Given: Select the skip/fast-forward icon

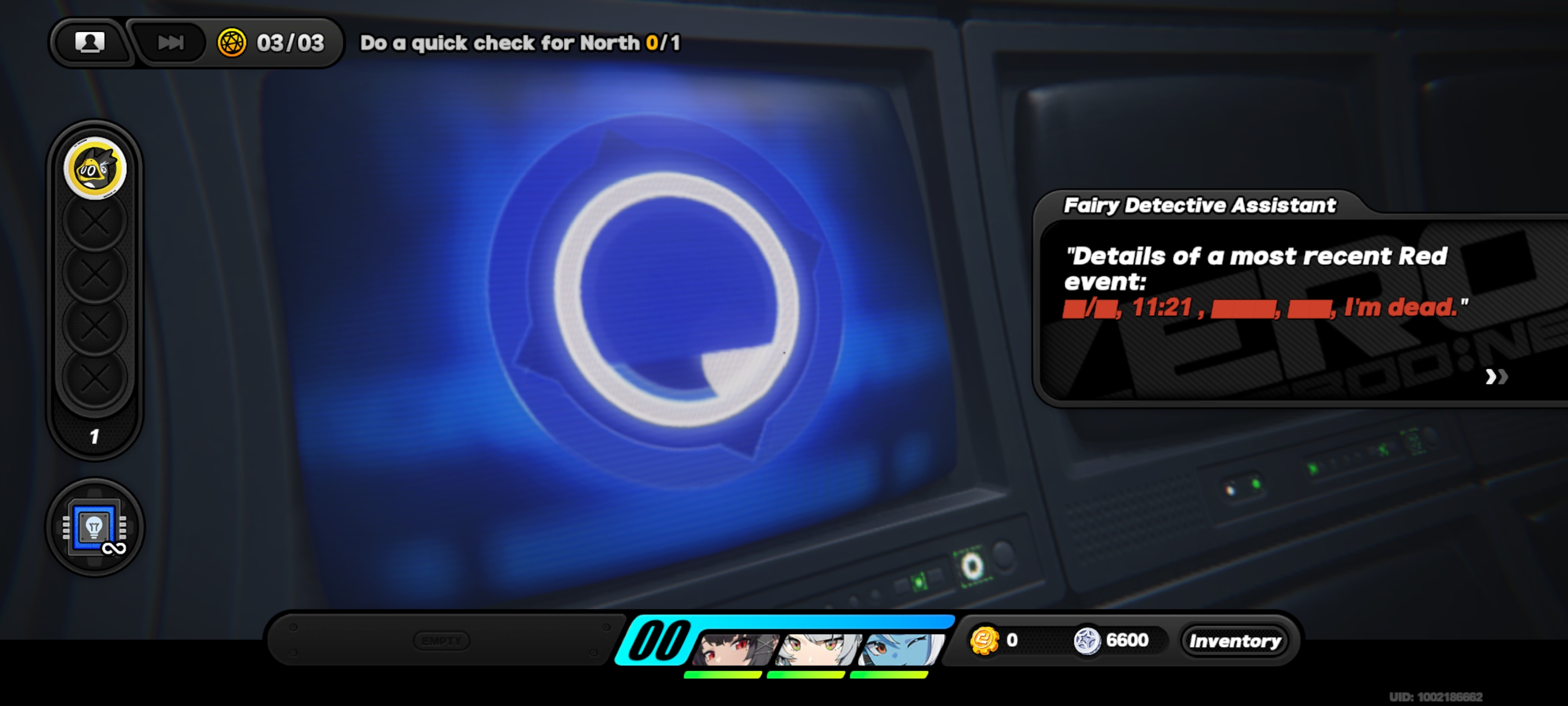Looking at the screenshot, I should (x=171, y=43).
